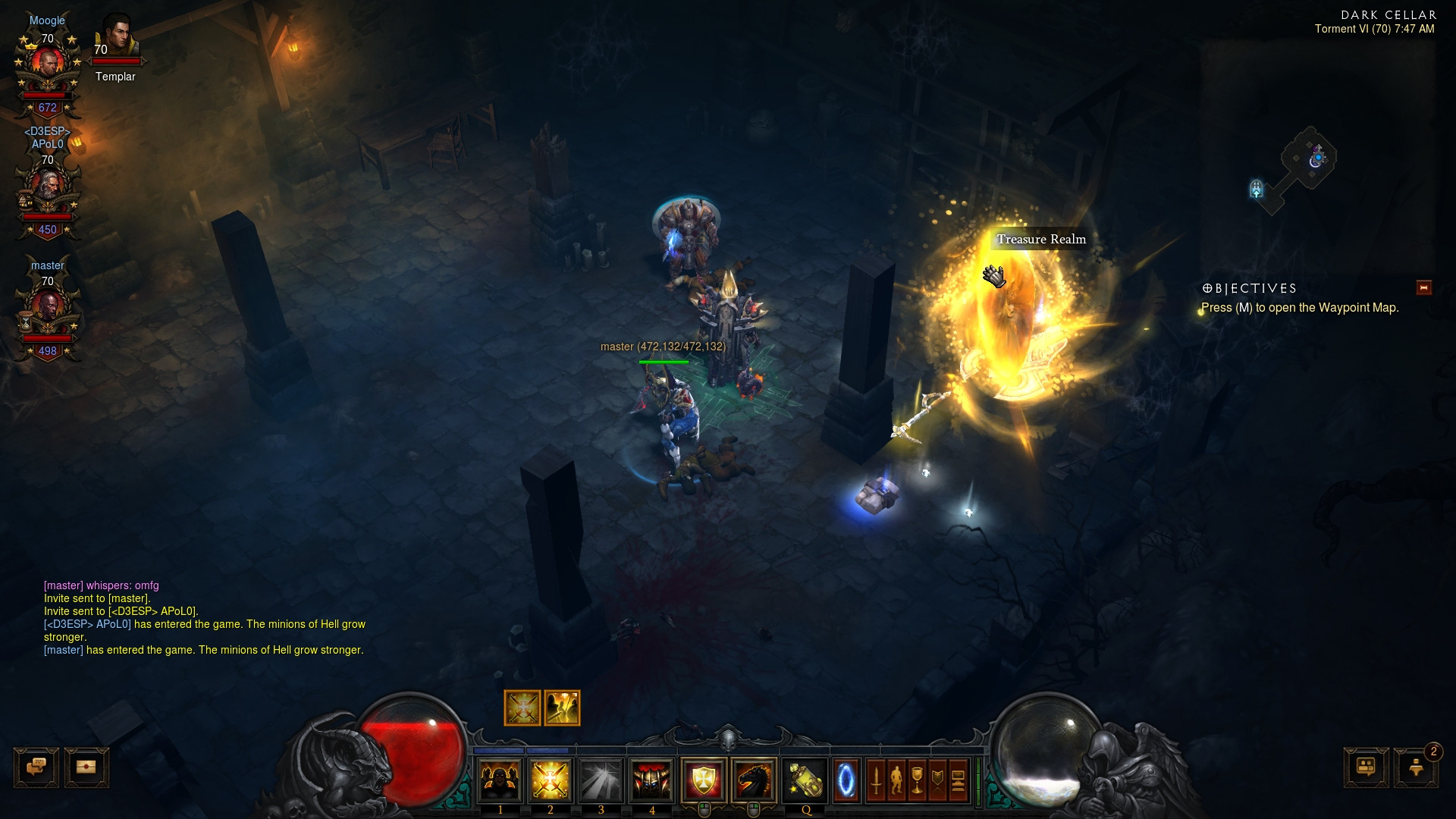Activate the hooded figure skill in slot 1
The width and height of the screenshot is (1456, 819).
pyautogui.click(x=500, y=780)
